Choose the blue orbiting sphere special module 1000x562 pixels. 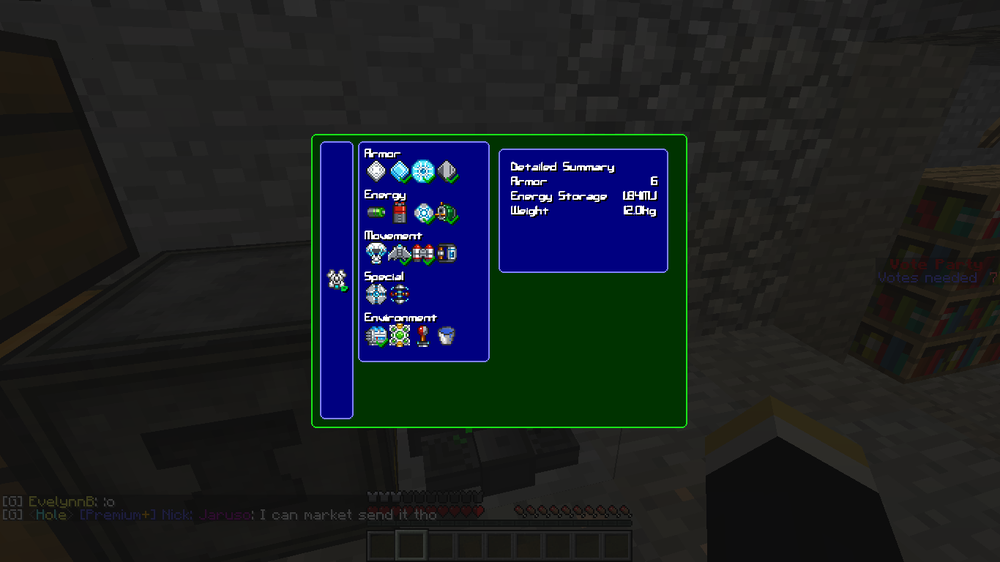(400, 294)
